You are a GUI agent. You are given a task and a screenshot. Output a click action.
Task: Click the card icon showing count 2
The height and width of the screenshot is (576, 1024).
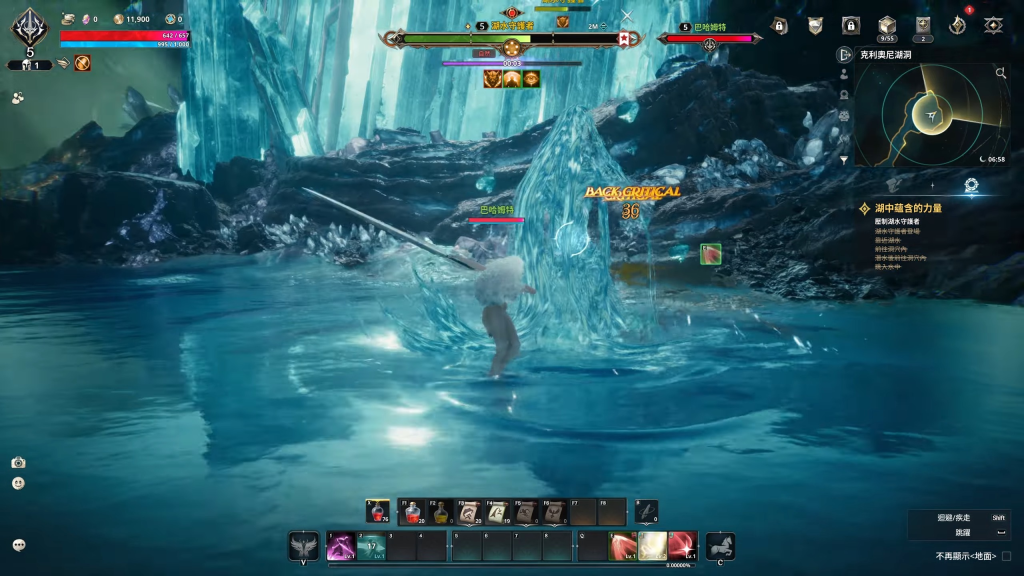coord(923,25)
